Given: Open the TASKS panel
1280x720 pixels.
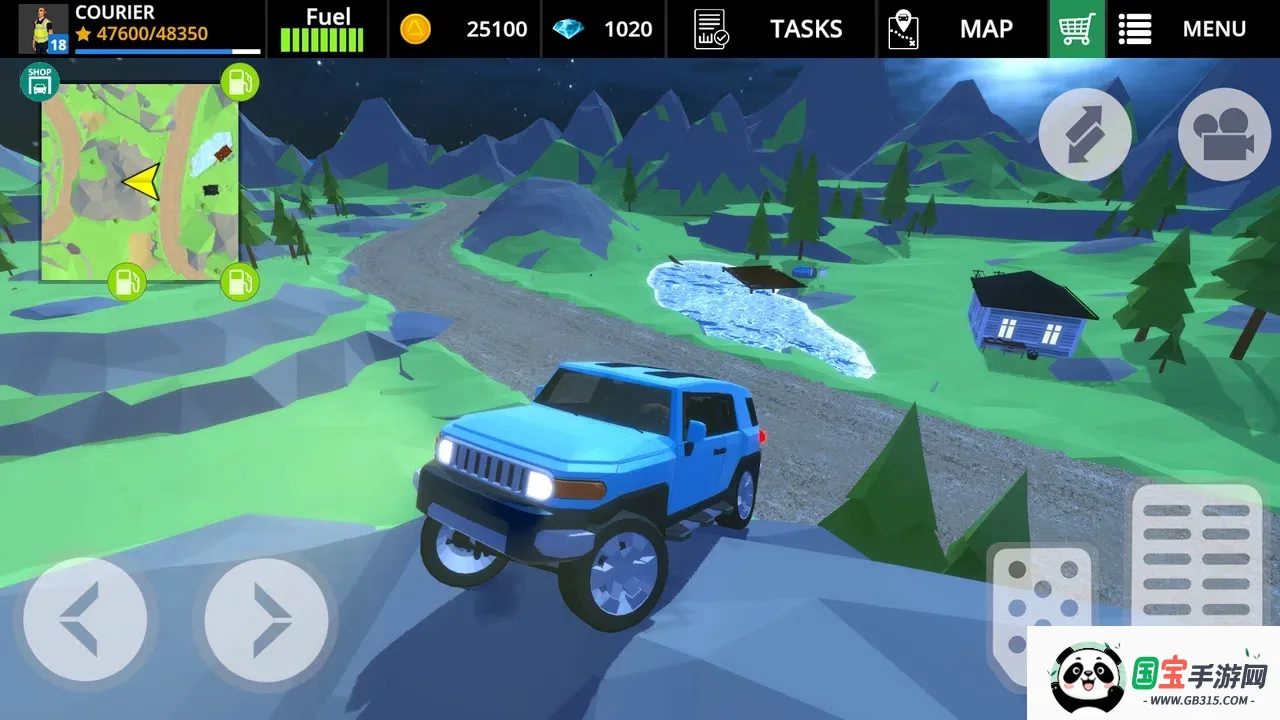Looking at the screenshot, I should pyautogui.click(x=771, y=29).
